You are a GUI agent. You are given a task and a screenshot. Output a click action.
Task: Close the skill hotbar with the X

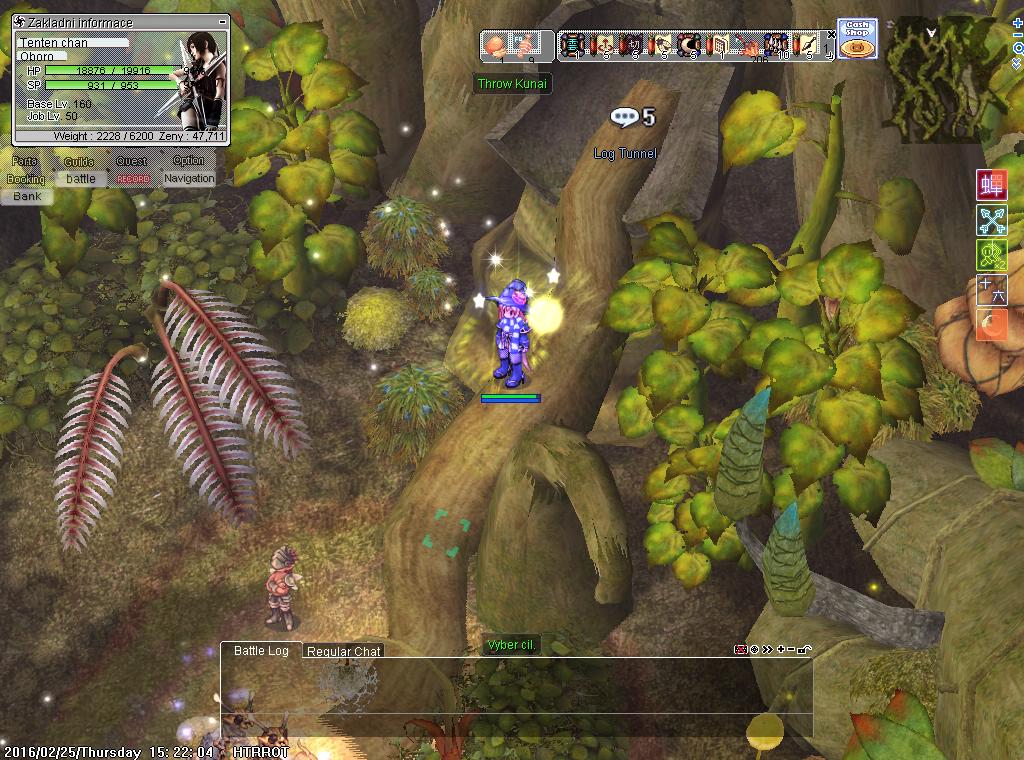click(x=831, y=35)
